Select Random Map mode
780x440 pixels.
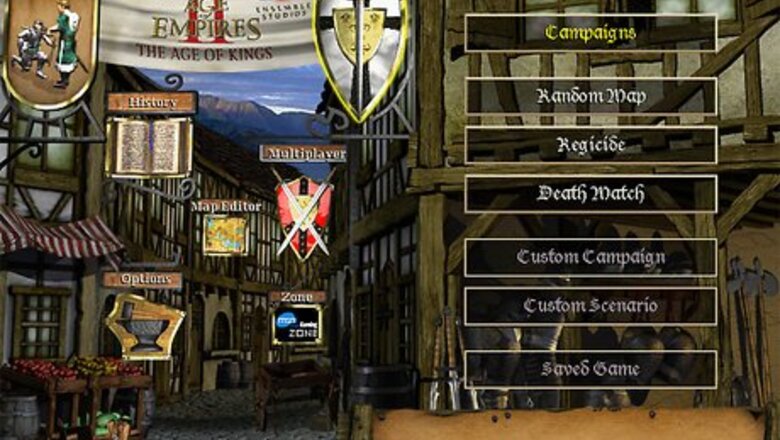click(590, 96)
